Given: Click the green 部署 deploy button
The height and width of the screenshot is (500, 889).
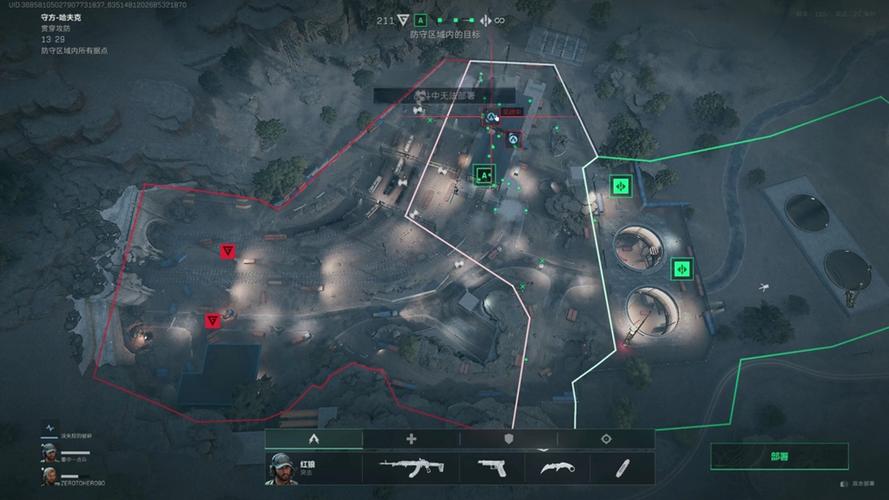Looking at the screenshot, I should click(x=780, y=456).
